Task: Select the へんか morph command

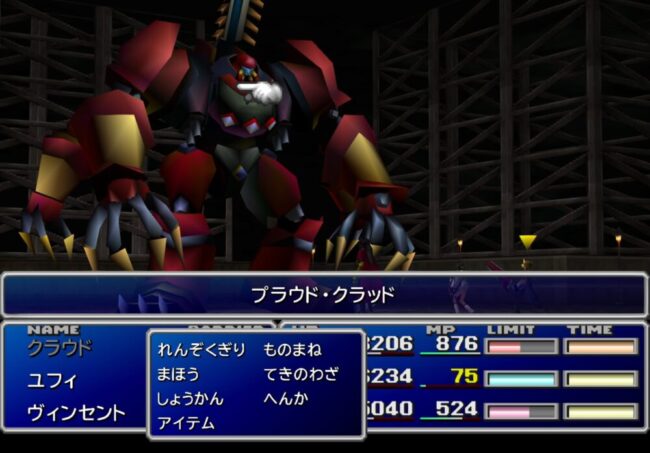Action: pyautogui.click(x=284, y=398)
